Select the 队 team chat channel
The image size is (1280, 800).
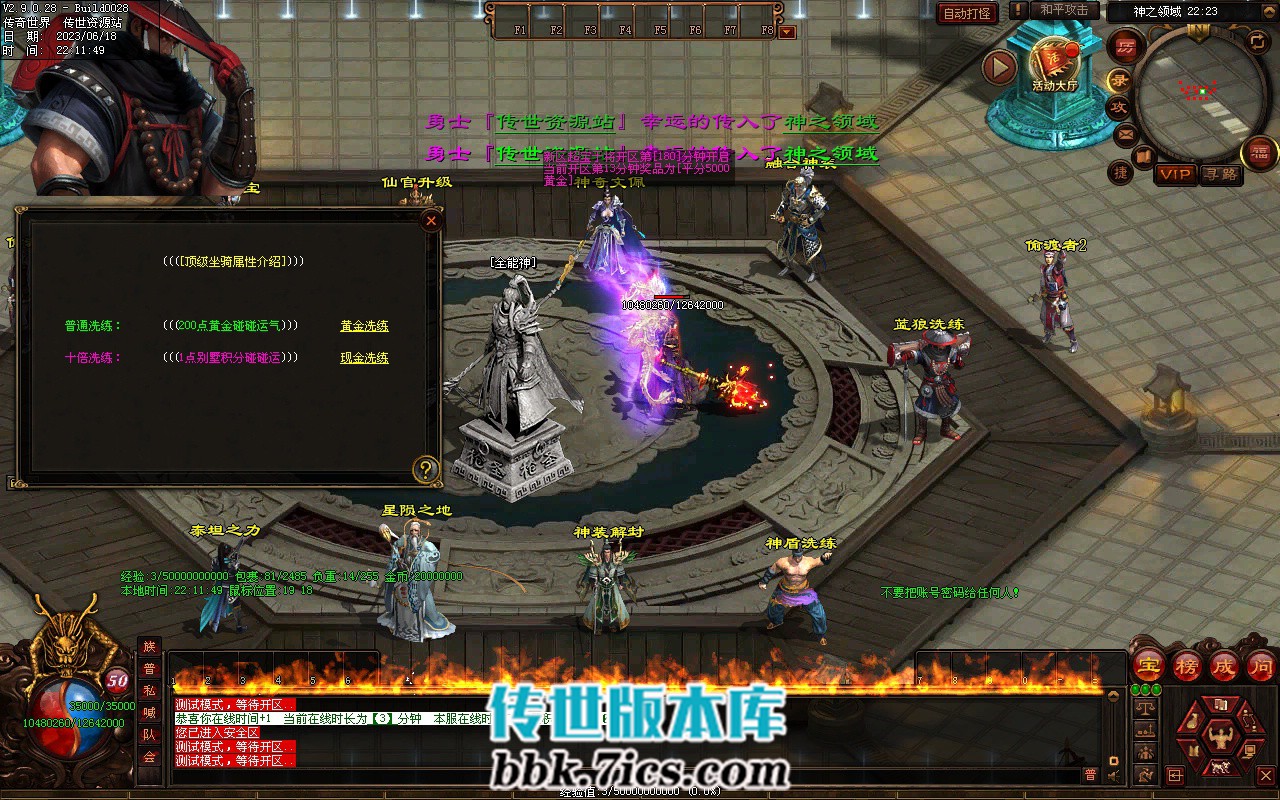[x=149, y=735]
